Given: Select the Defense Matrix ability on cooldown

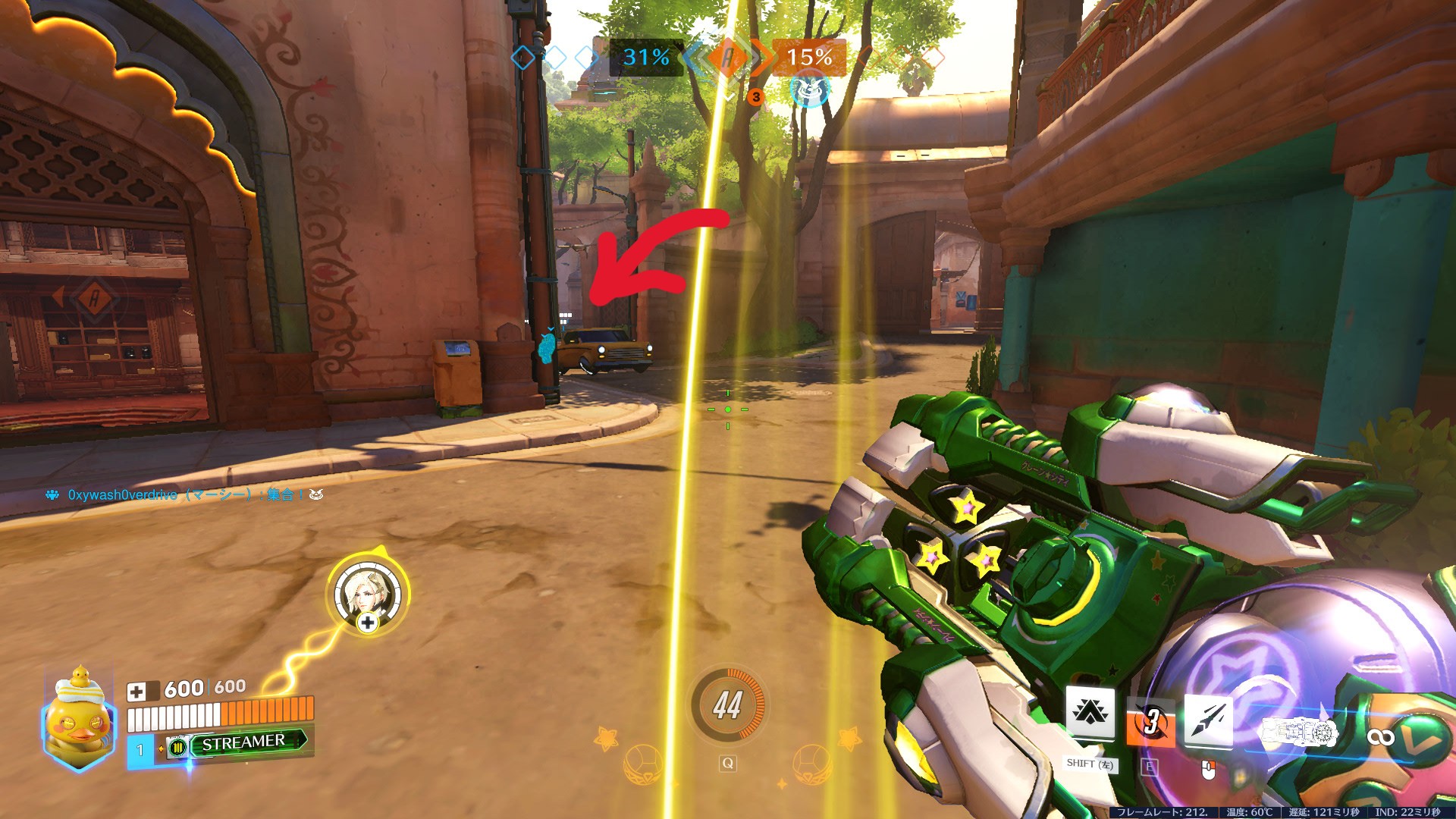Looking at the screenshot, I should (1150, 720).
